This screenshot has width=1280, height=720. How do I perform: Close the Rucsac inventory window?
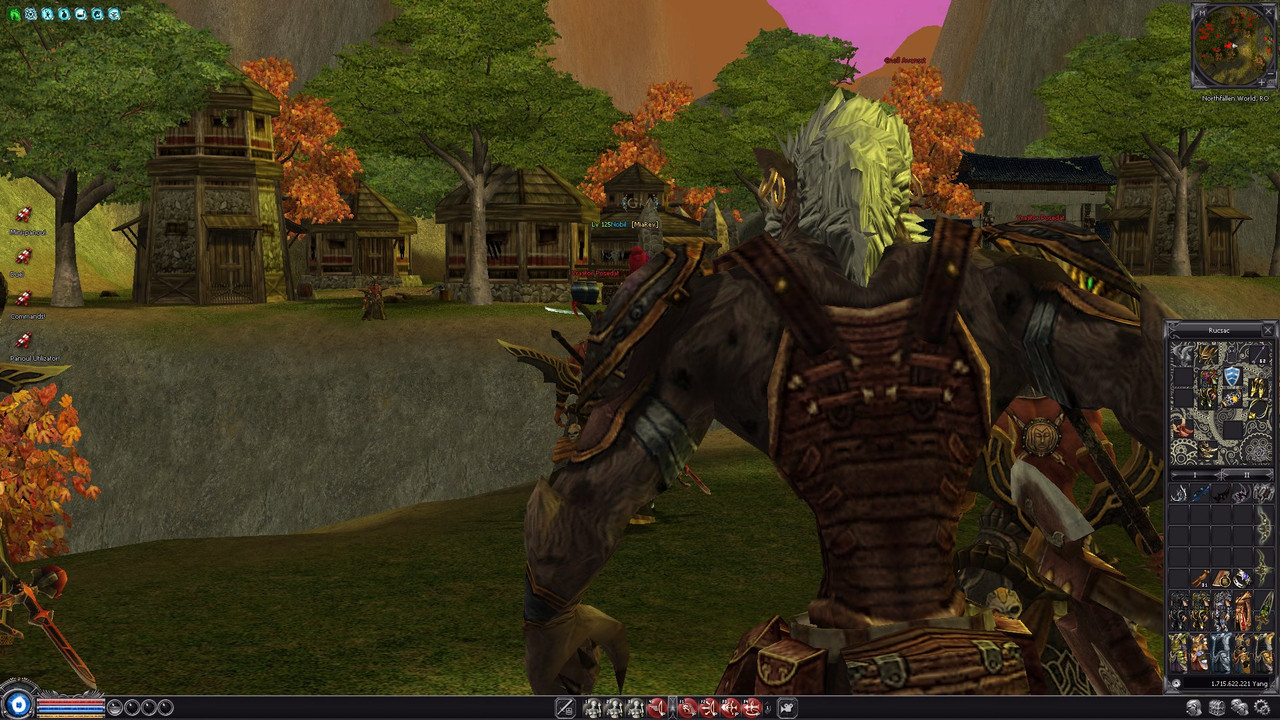(1268, 330)
